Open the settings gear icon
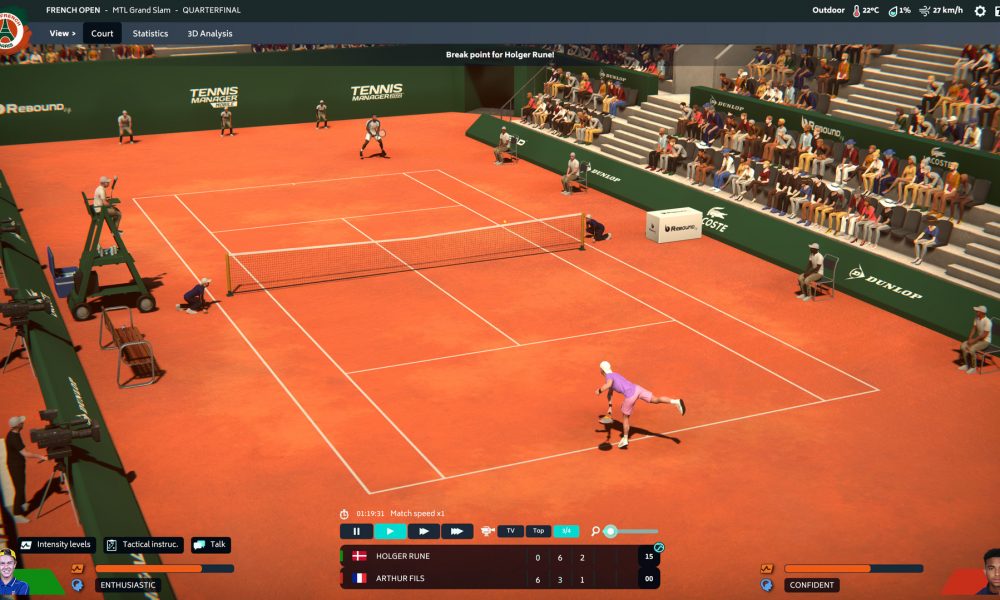The width and height of the screenshot is (1000, 600). click(x=979, y=11)
